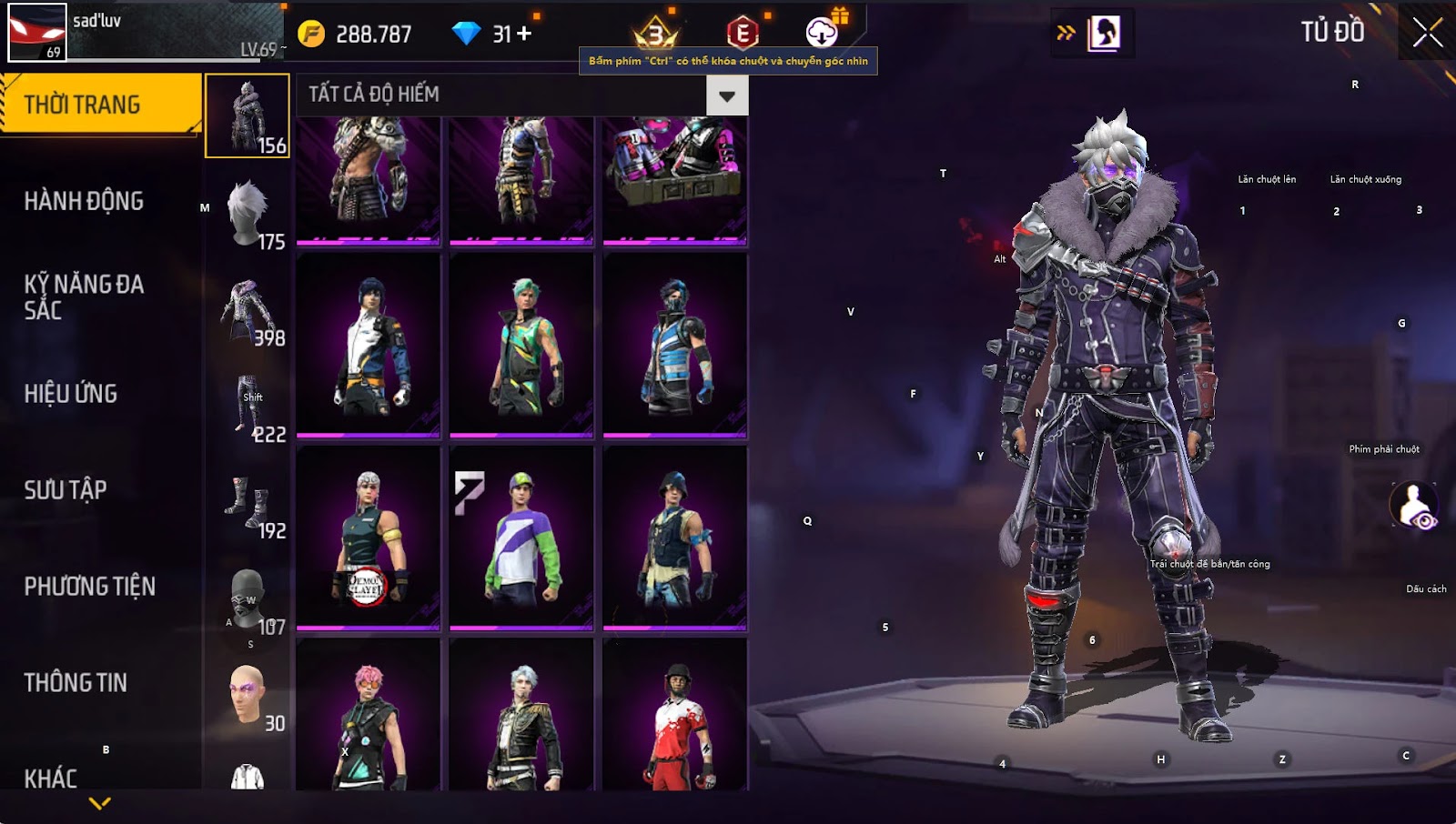1456x824 pixels.
Task: Click the plus button to add diamonds
Action: coord(524,34)
